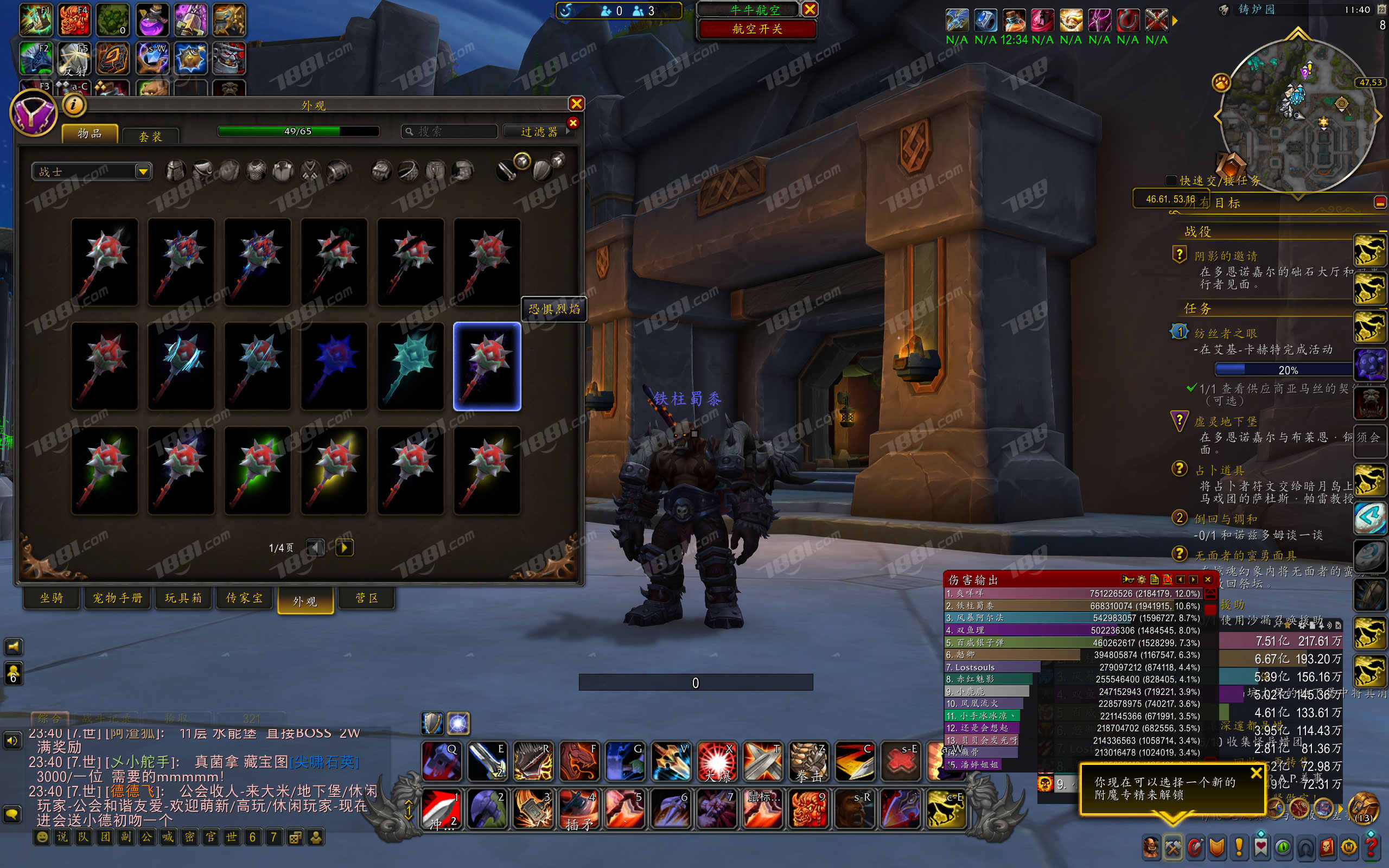This screenshot has width=1389, height=868.
Task: Click the minimap
Action: 1297,115
